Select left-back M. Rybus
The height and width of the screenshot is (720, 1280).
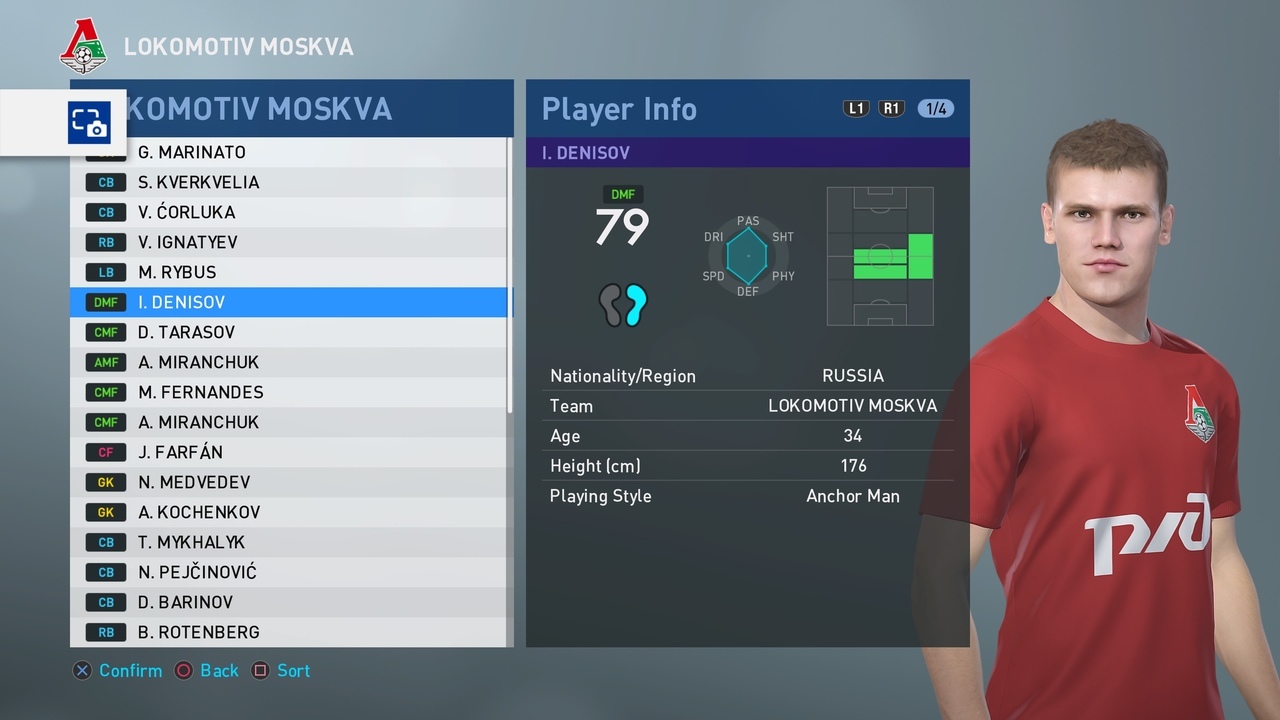[x=290, y=272]
